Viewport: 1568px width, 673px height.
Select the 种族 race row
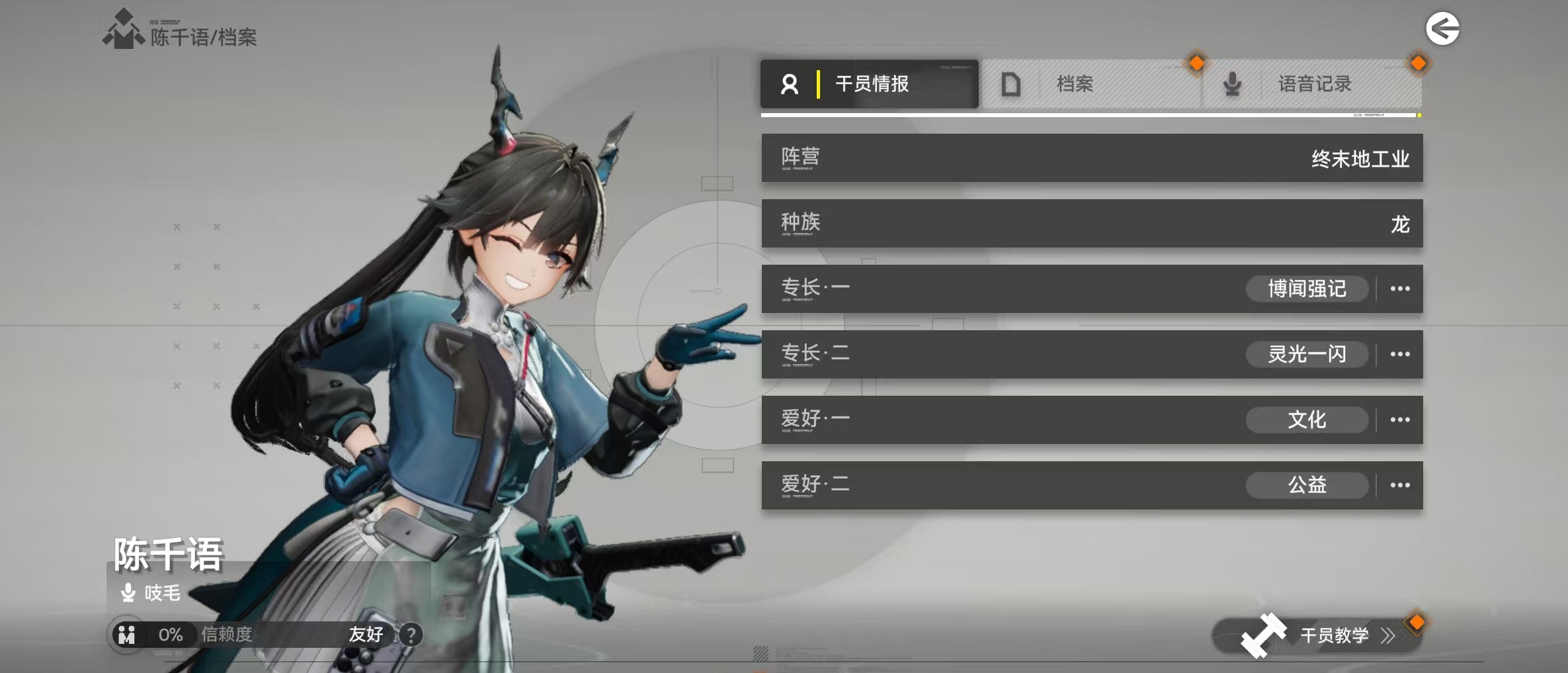point(1092,224)
